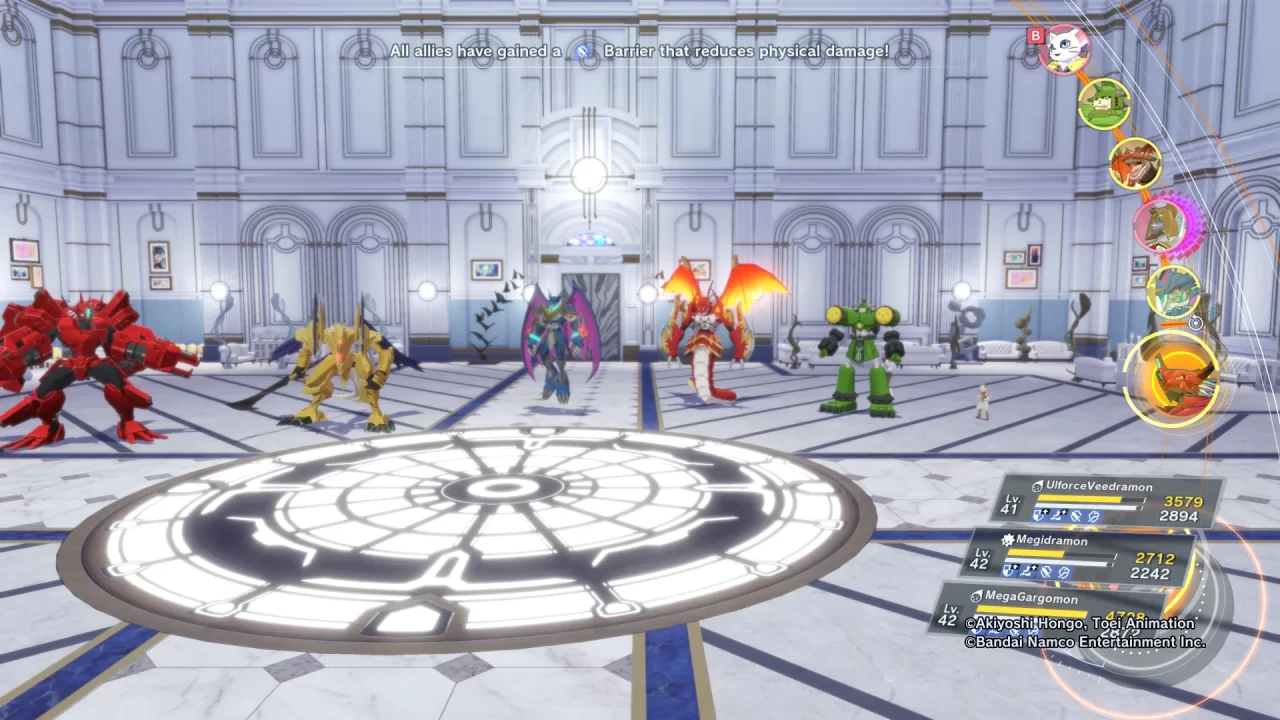Click the HP value 2712 on Megidramon's panel
The image size is (1280, 720).
pos(1156,557)
